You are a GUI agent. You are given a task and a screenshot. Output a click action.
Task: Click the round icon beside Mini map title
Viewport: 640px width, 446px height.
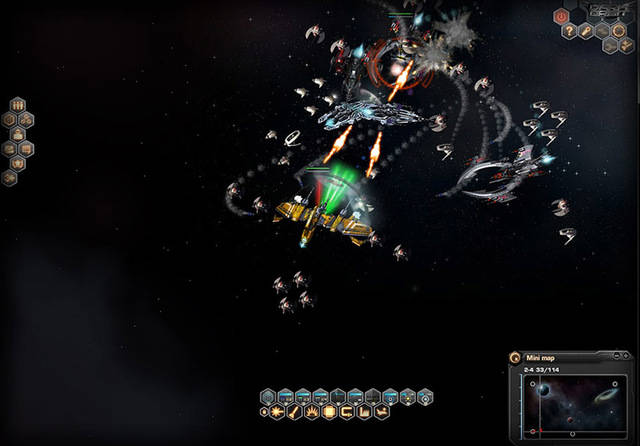[x=515, y=357]
